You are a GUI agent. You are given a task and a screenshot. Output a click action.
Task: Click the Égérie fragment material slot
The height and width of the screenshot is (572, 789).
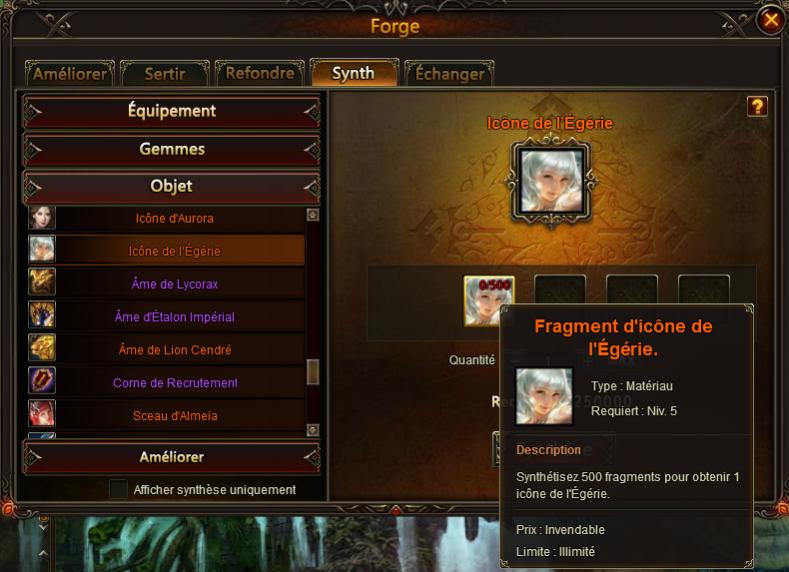pos(489,300)
